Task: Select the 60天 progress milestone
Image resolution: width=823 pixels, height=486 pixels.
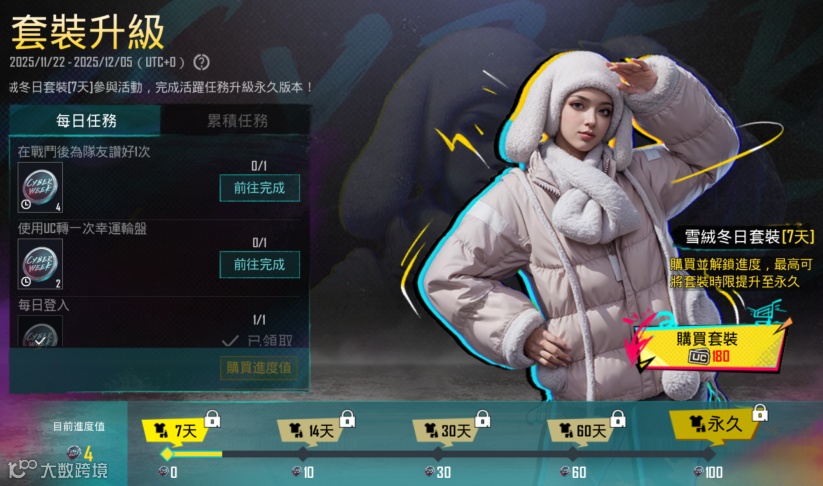Action: [582, 431]
